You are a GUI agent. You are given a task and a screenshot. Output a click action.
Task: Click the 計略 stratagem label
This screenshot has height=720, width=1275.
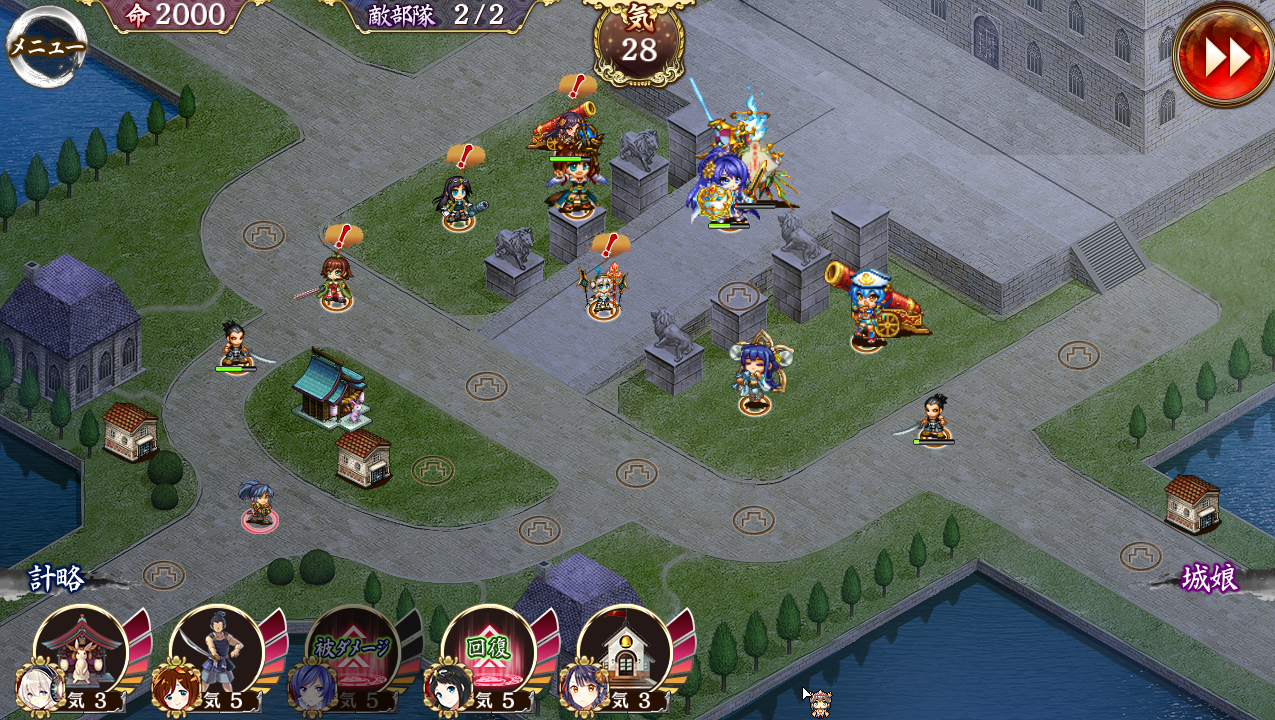[x=57, y=578]
